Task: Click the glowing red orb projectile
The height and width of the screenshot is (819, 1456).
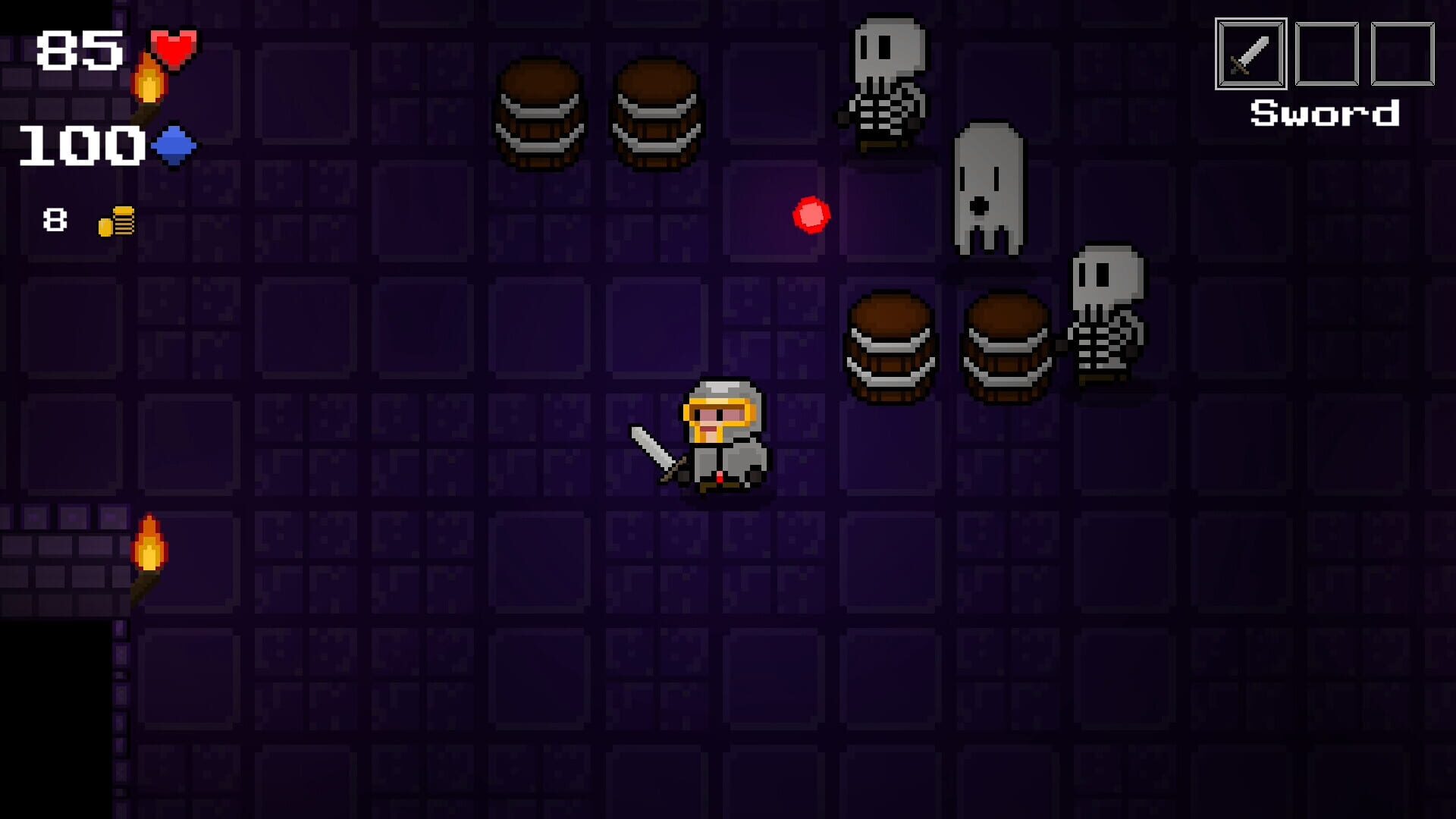Action: [x=811, y=213]
